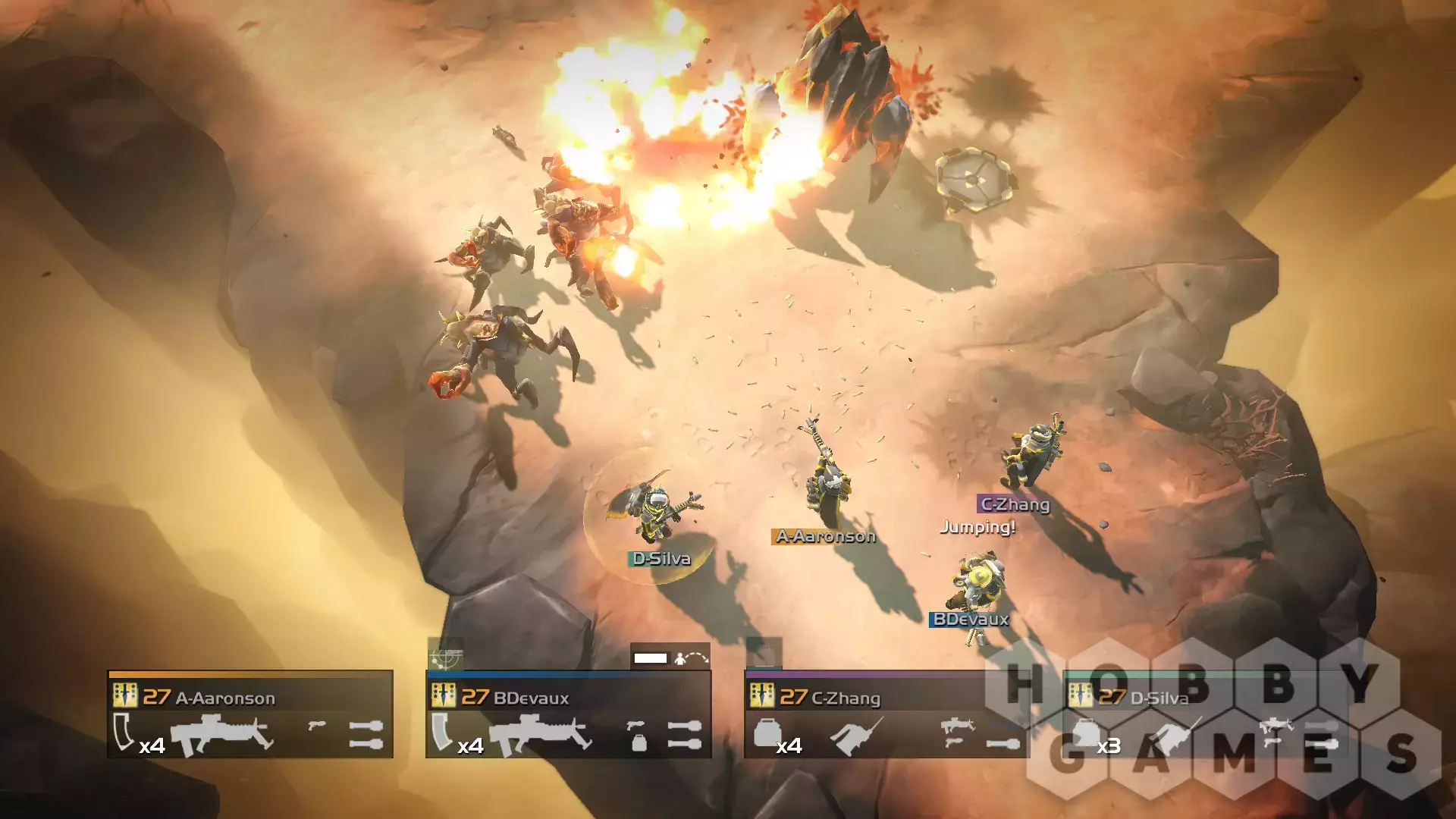Select D-Silva's flamethrower weapon icon

pos(1175,735)
